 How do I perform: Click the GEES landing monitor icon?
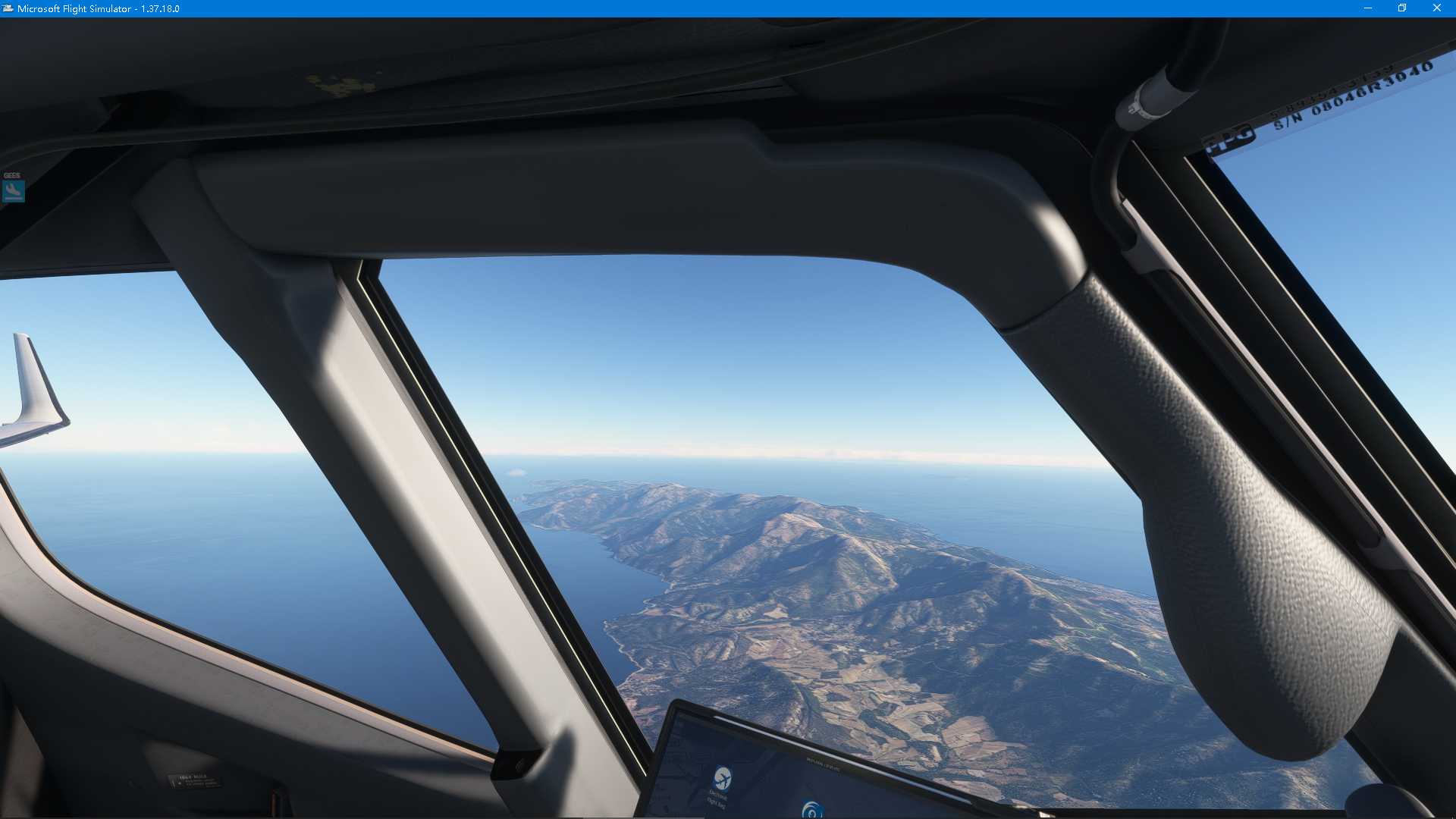13,190
